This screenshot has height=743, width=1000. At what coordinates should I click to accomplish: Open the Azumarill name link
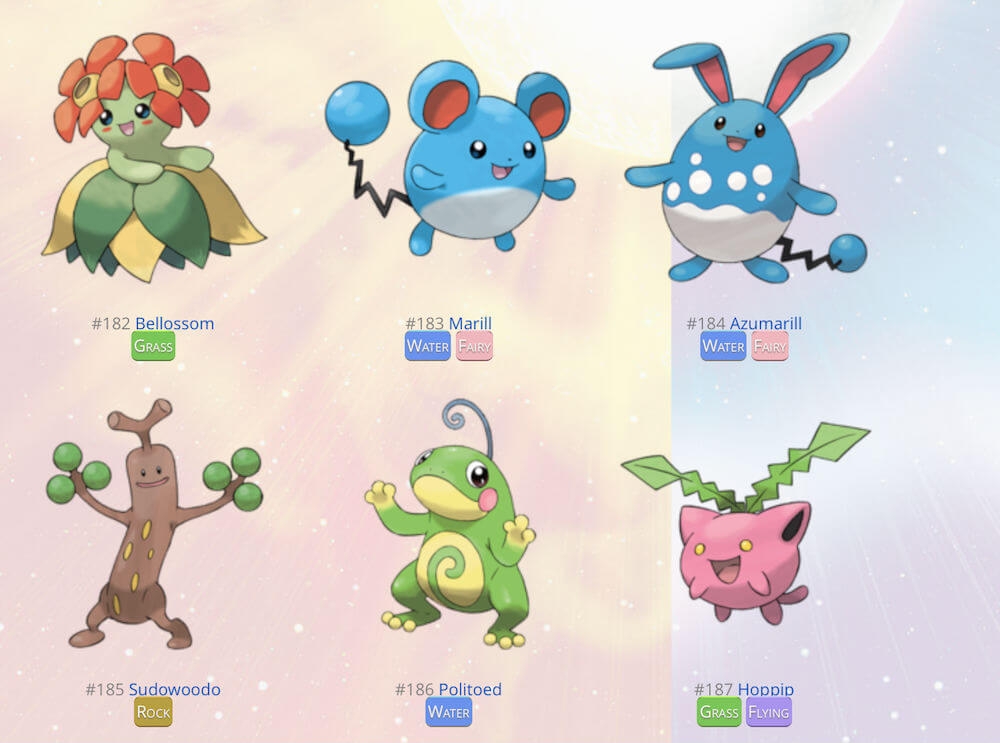pyautogui.click(x=765, y=323)
